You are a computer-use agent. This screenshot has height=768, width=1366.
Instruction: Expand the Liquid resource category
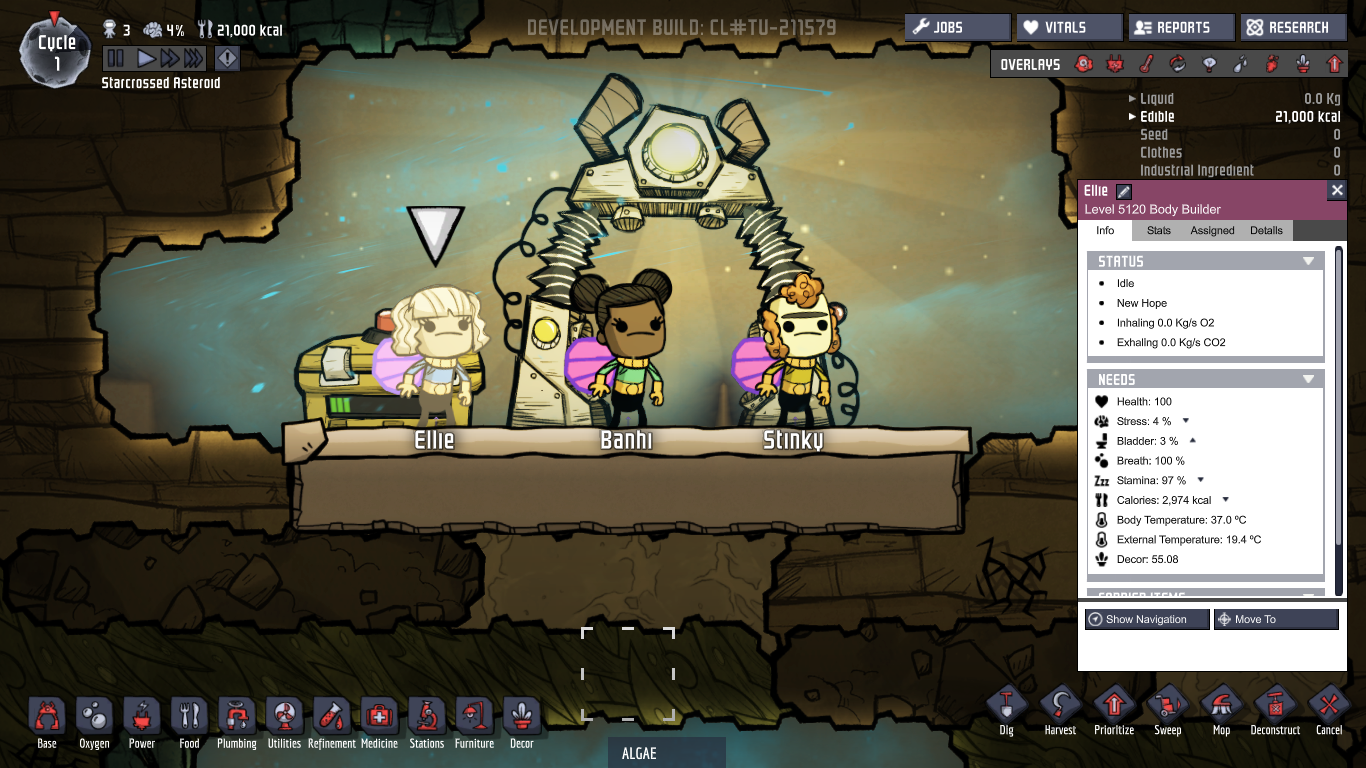point(1132,99)
